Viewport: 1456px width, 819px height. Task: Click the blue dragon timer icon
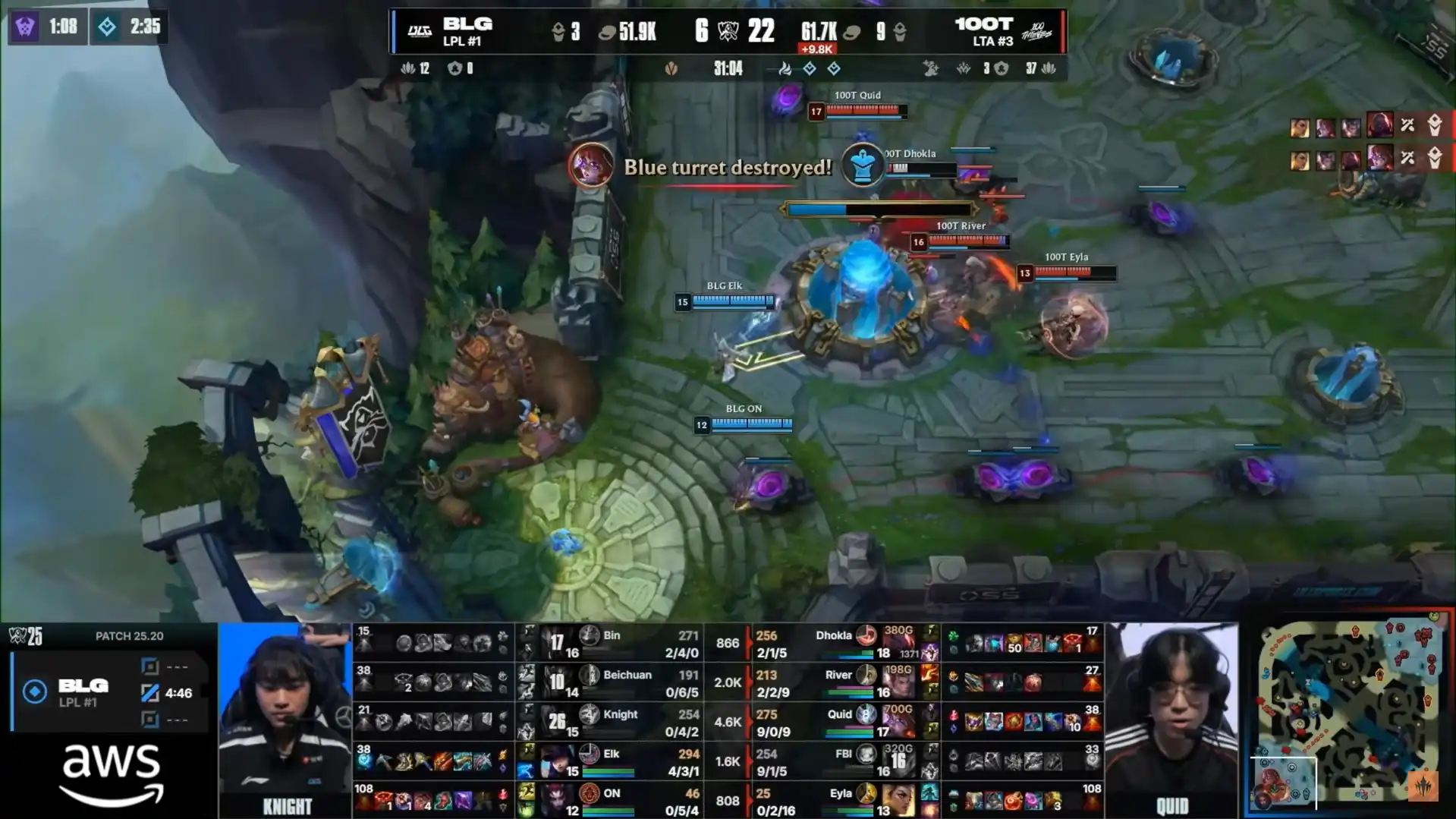point(107,27)
